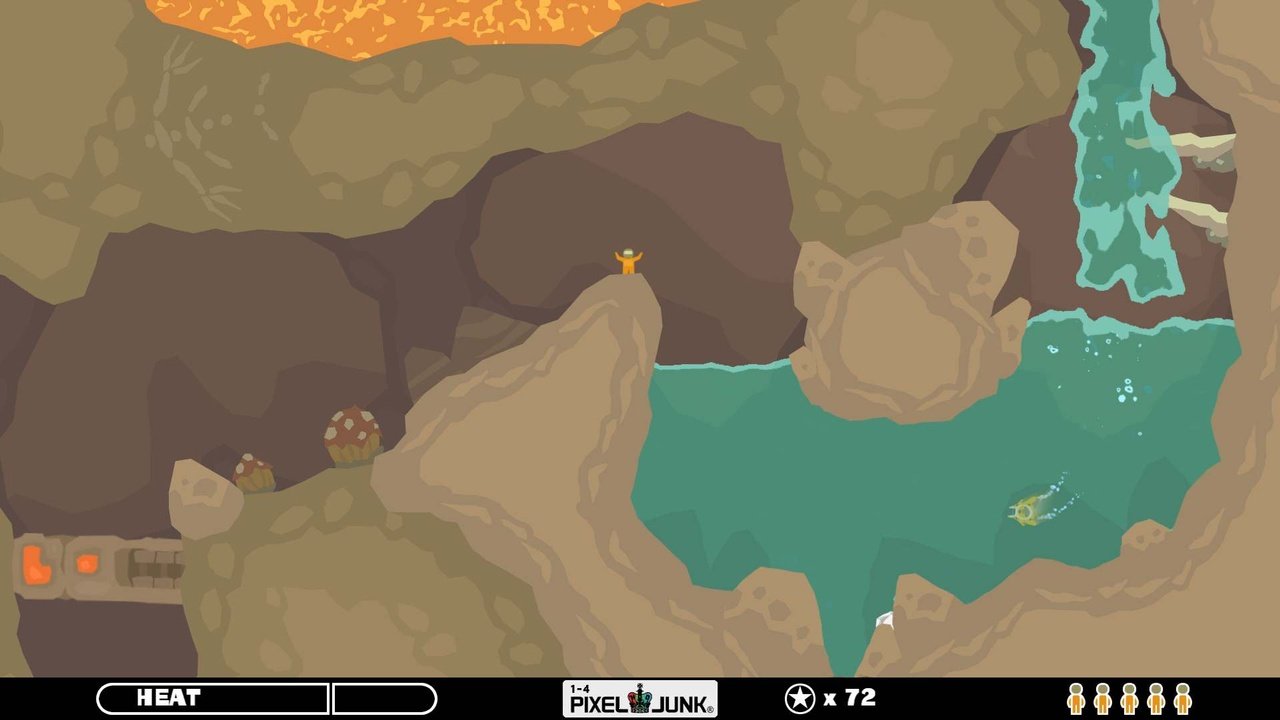Image resolution: width=1280 pixels, height=720 pixels.
Task: Click the square lava window on the pipe
Action: (x=88, y=562)
